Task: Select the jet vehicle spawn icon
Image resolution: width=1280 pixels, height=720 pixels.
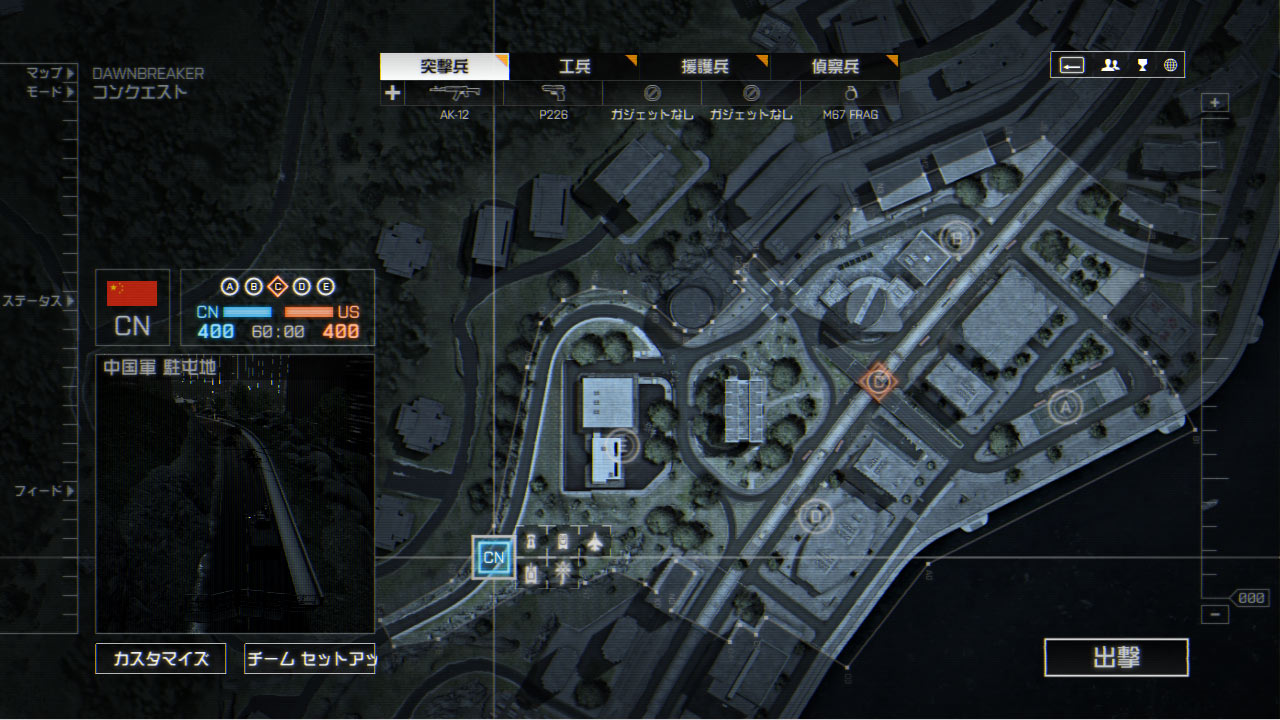Action: point(595,542)
